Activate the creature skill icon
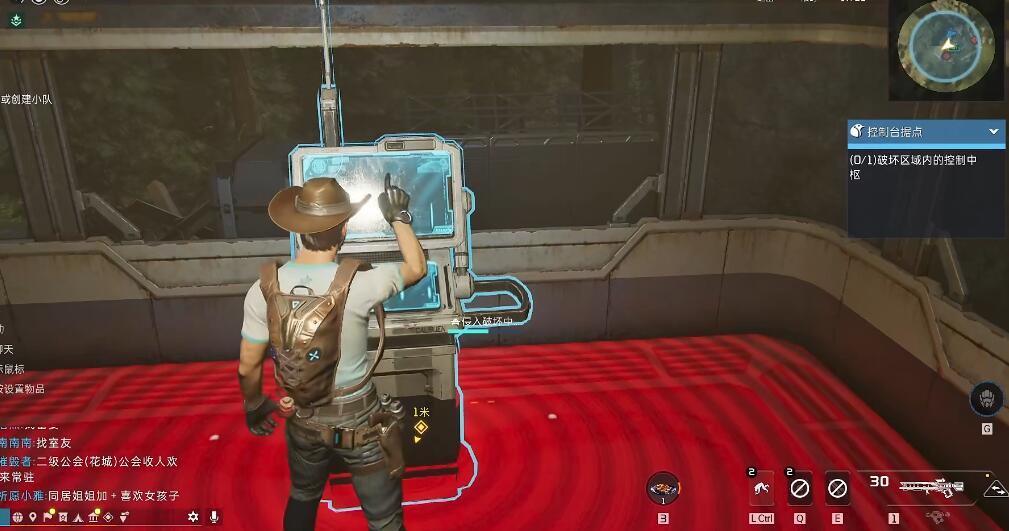Image resolution: width=1009 pixels, height=531 pixels. point(762,489)
